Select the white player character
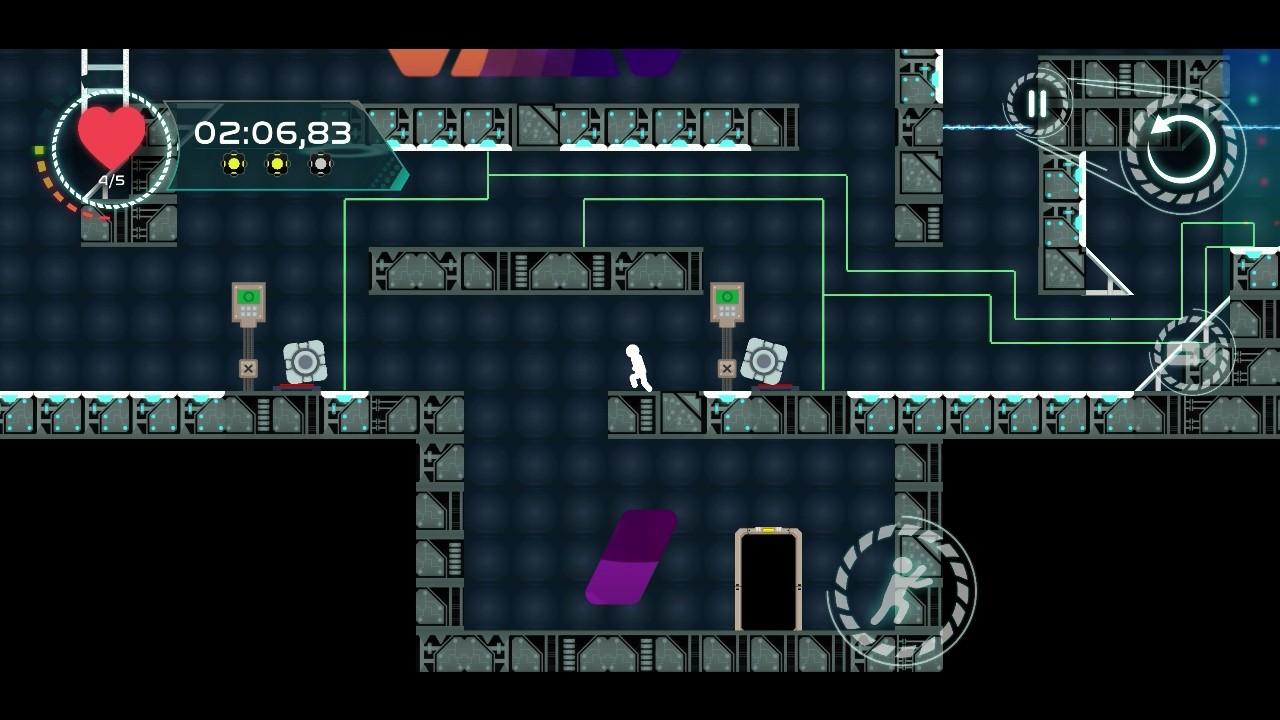 [635, 368]
